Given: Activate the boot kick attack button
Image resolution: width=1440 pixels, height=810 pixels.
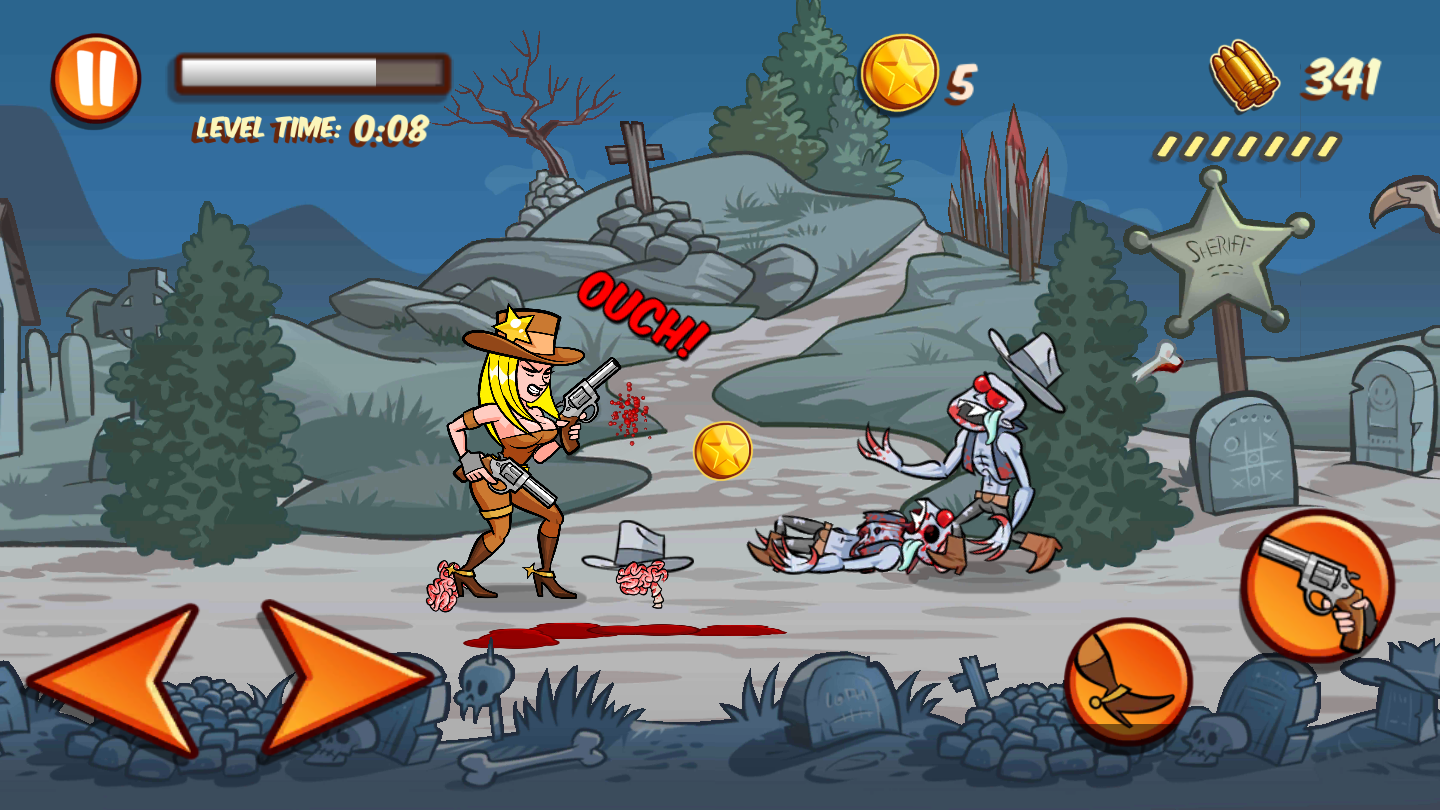Looking at the screenshot, I should coord(1127,681).
